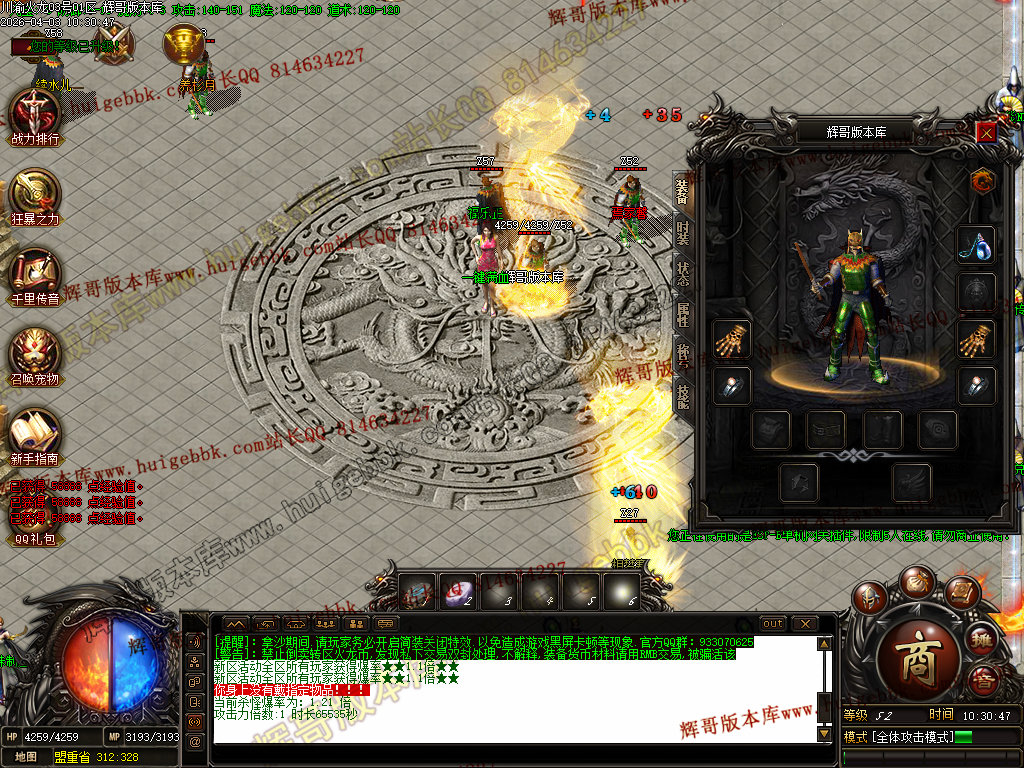Click the chat log scroll-down arrow

pos(824,734)
